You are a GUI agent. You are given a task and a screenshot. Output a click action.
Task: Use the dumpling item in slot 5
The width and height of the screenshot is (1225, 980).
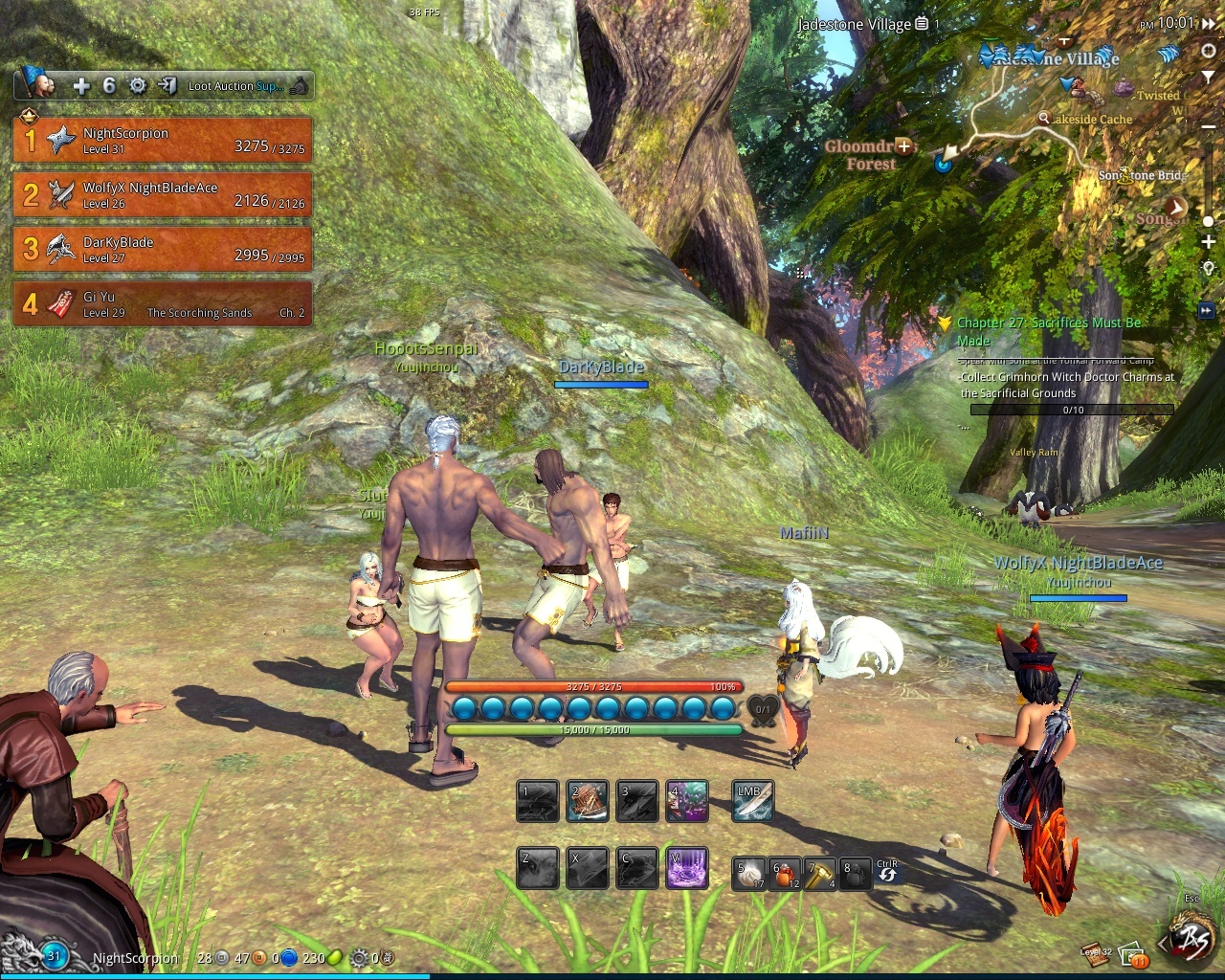click(x=749, y=875)
